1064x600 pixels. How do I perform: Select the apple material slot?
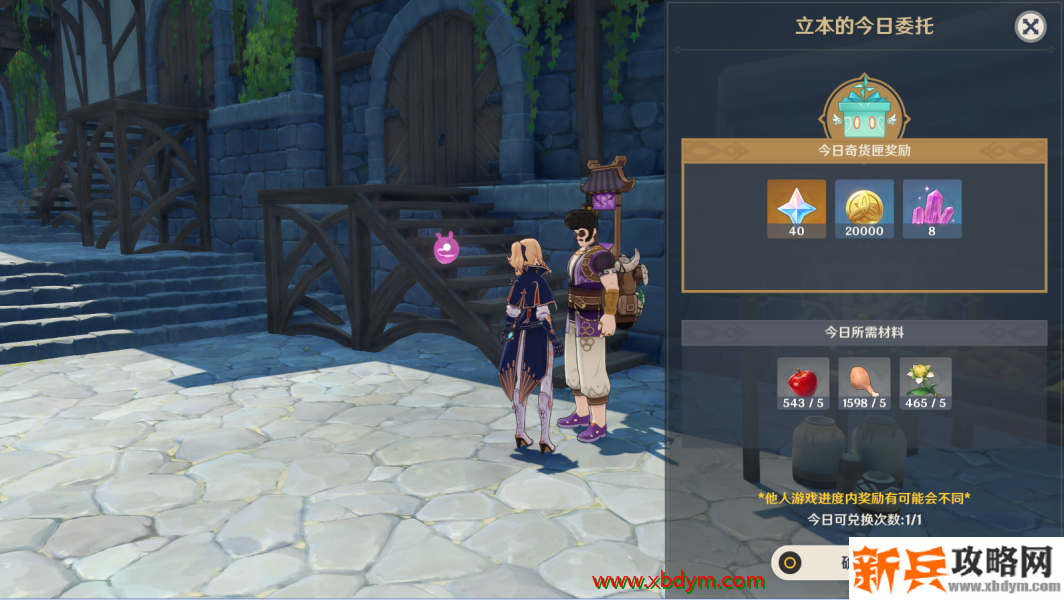[x=803, y=384]
